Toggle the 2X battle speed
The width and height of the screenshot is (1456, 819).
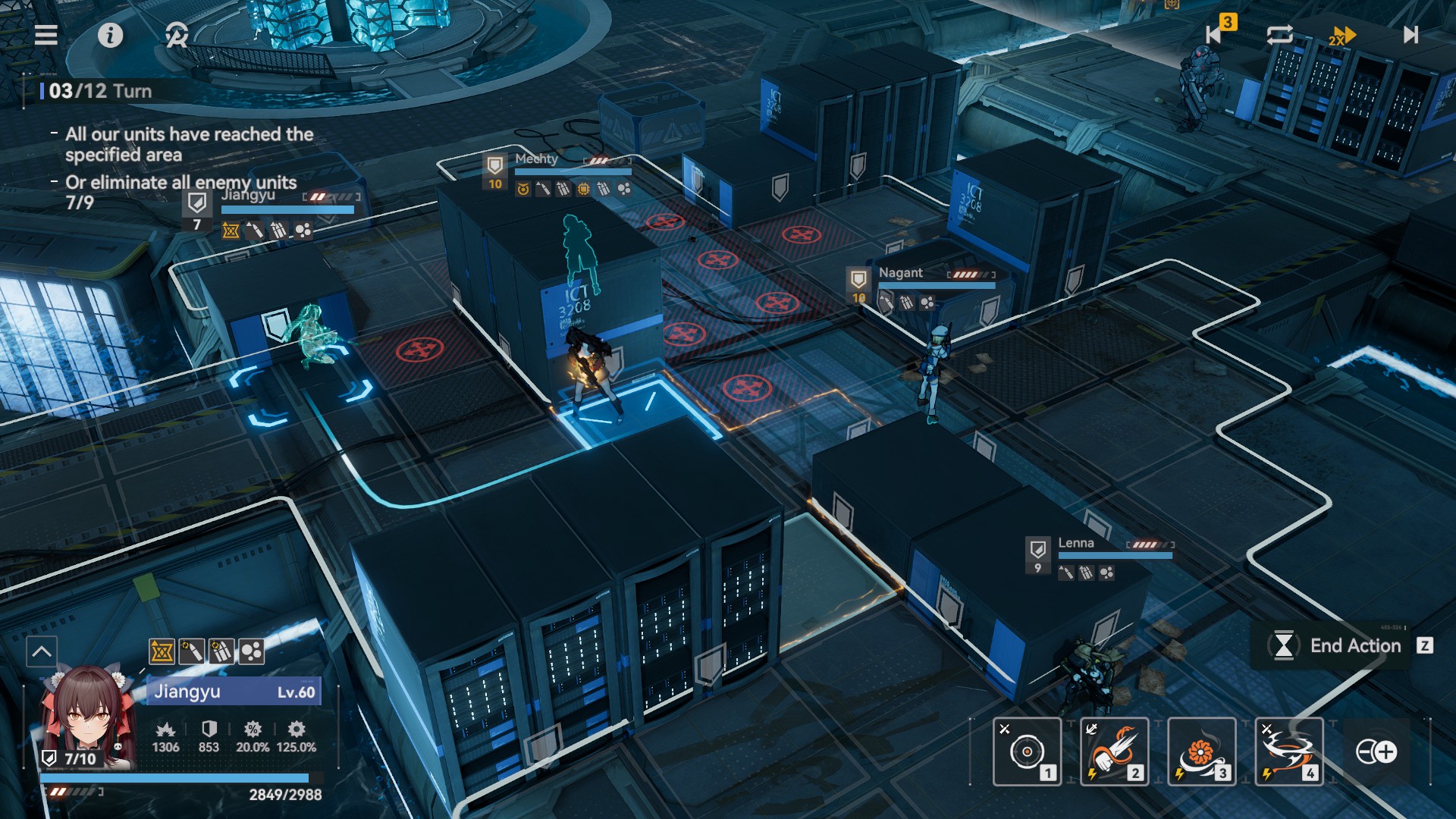(1341, 36)
